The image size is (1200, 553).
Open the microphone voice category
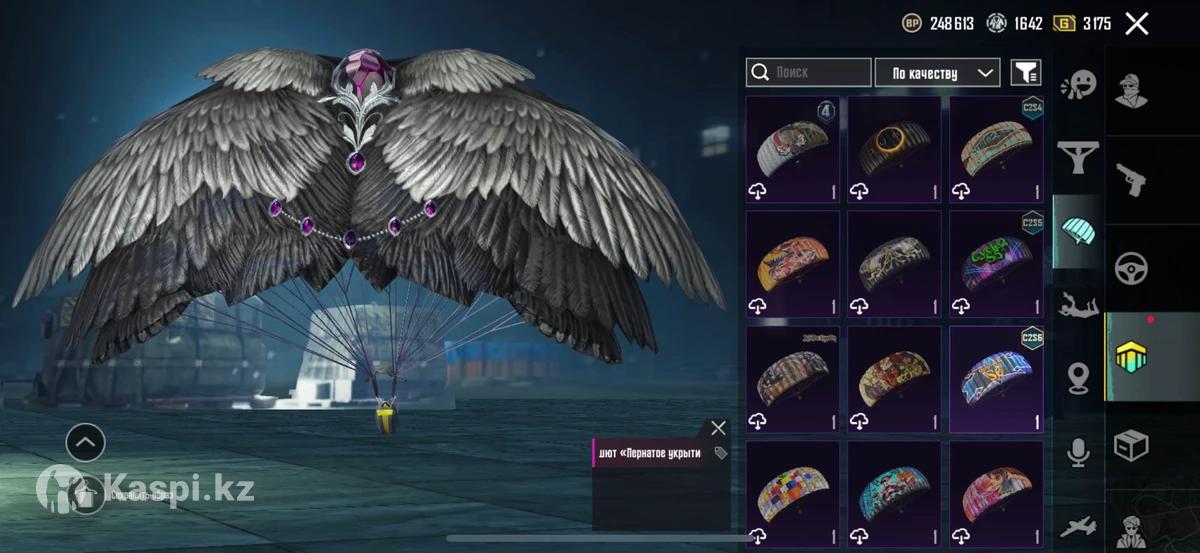(x=1078, y=452)
